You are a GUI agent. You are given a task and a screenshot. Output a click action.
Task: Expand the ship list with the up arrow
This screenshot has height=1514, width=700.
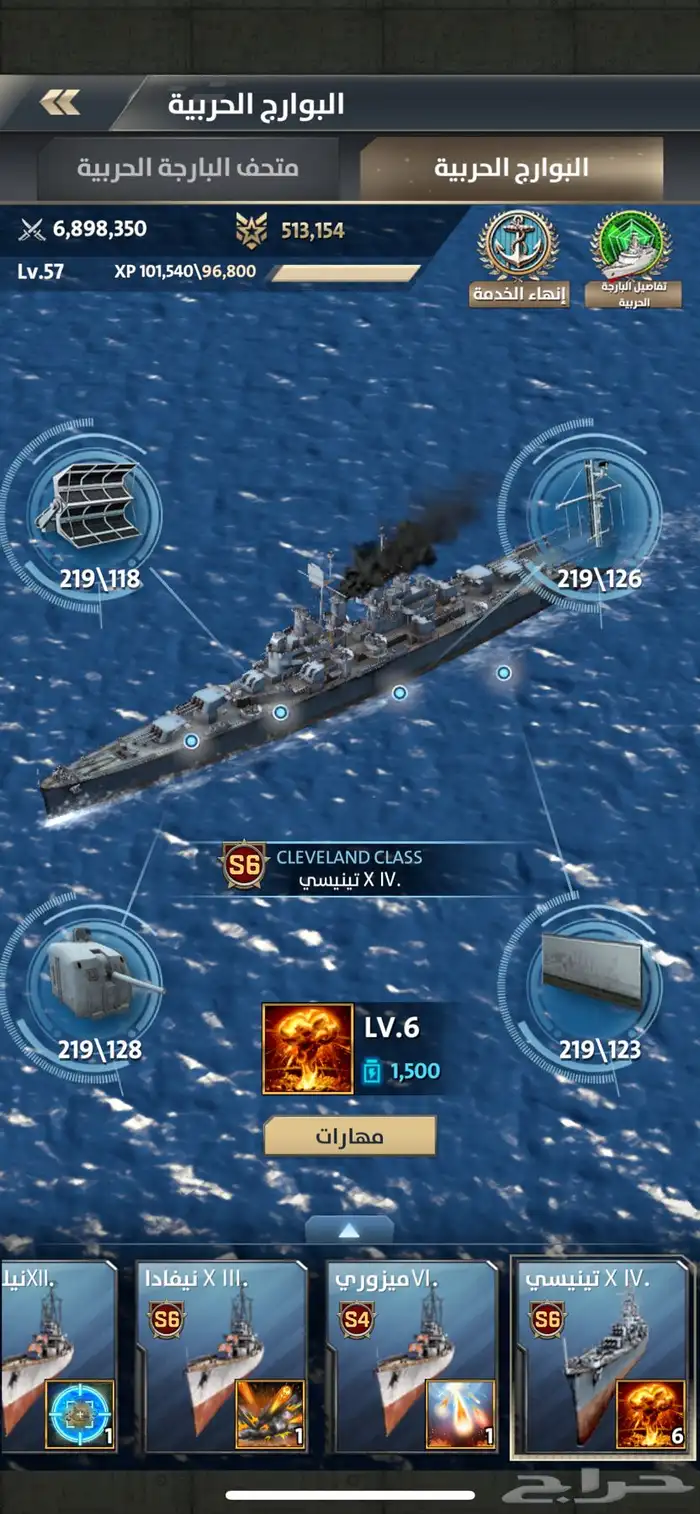coord(349,1230)
